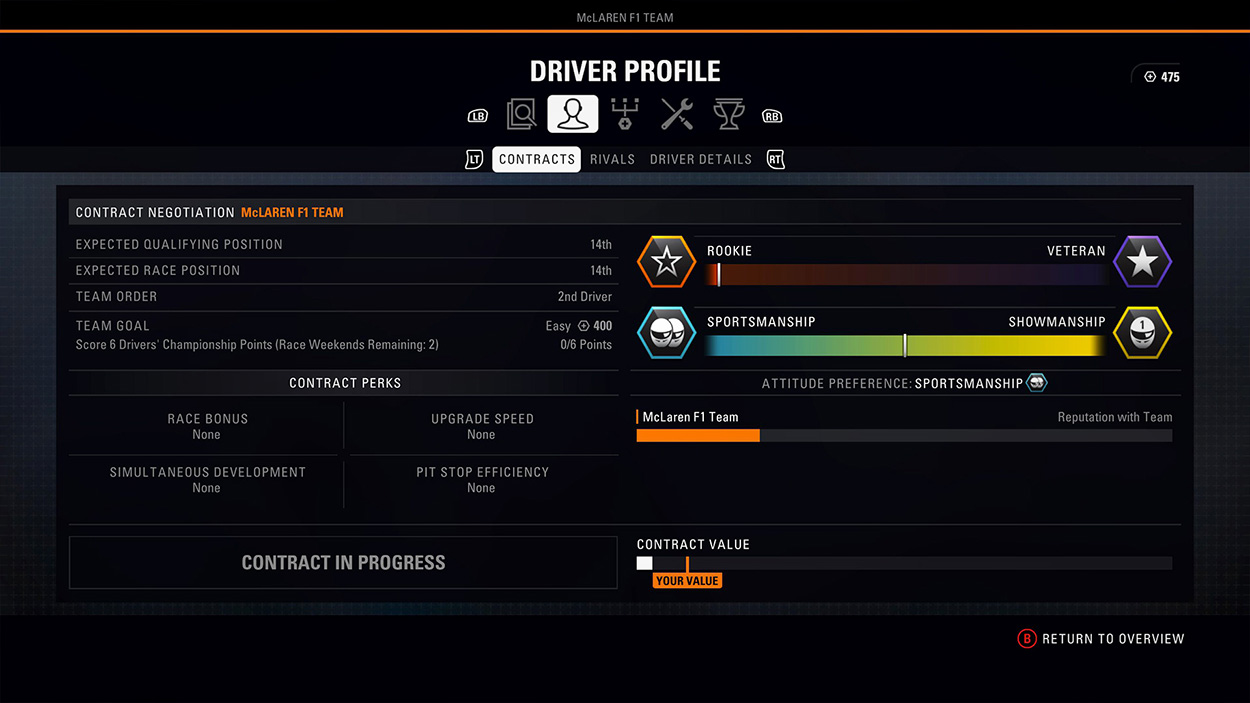The image size is (1250, 703).
Task: Open the research tree icon section
Action: click(x=625, y=115)
